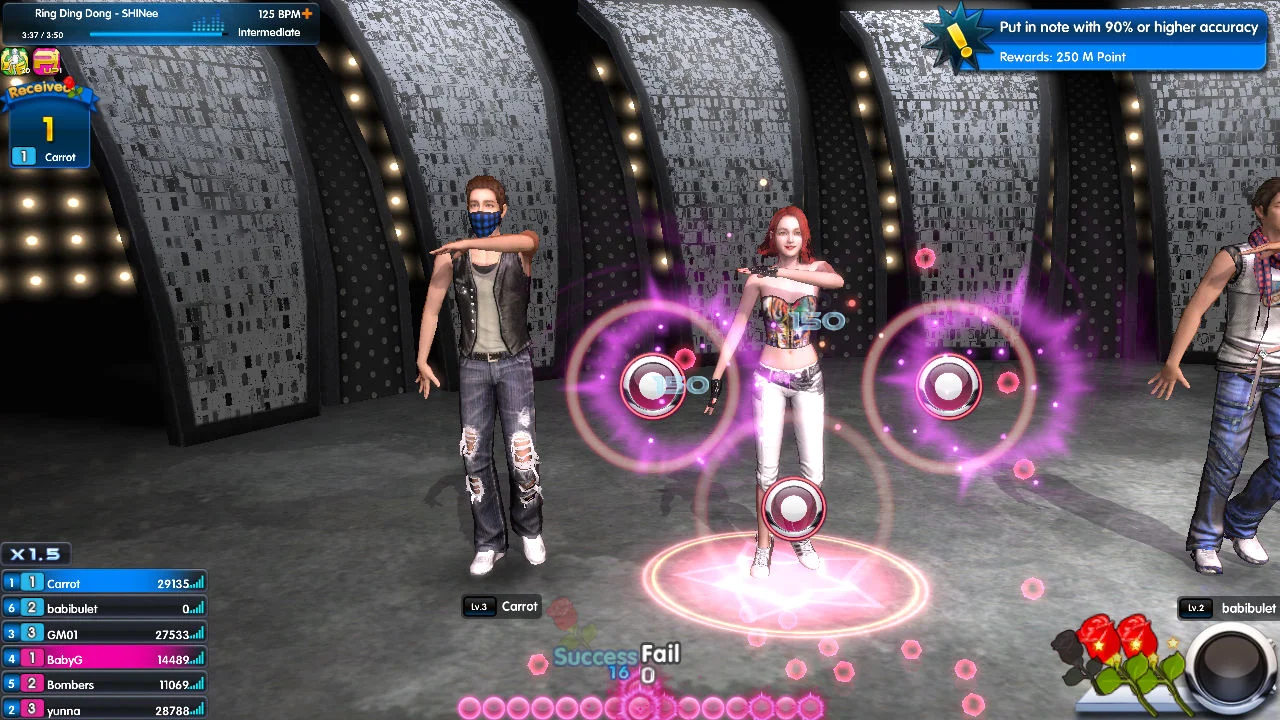
Task: Click the babibulet Lv.2 name tag
Action: point(1230,608)
